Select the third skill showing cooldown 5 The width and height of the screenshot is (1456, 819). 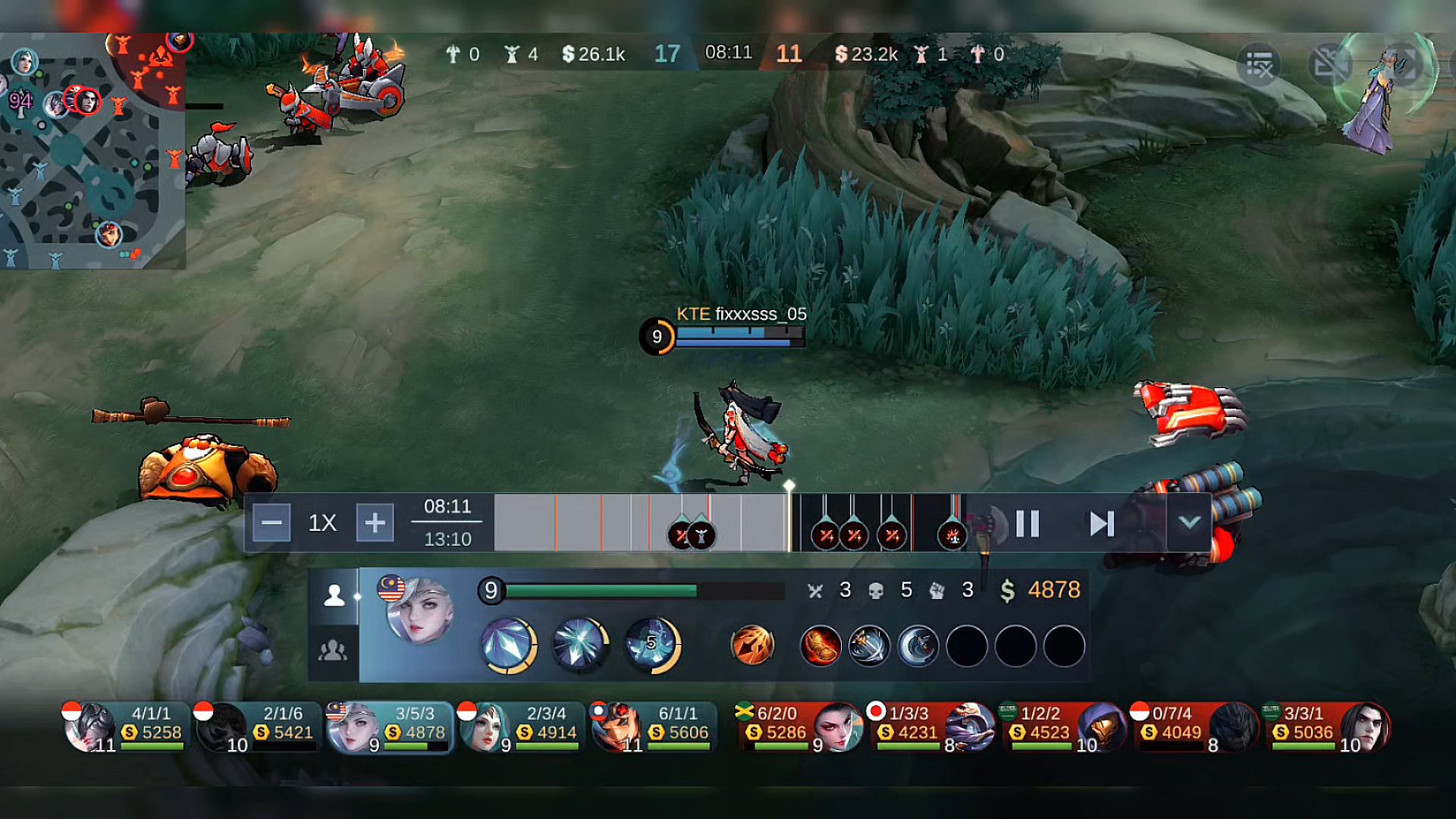point(652,645)
